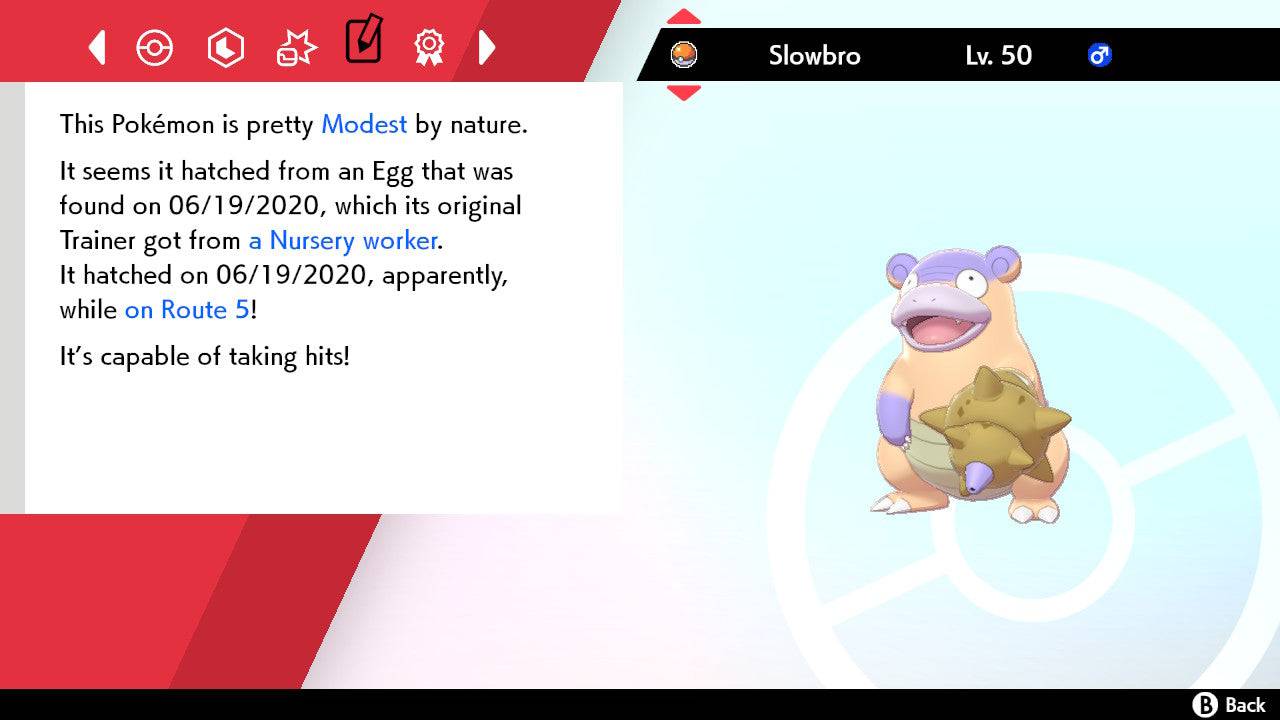Screen dimensions: 1280x720
Task: Switch to the moves page tab
Action: pos(296,47)
